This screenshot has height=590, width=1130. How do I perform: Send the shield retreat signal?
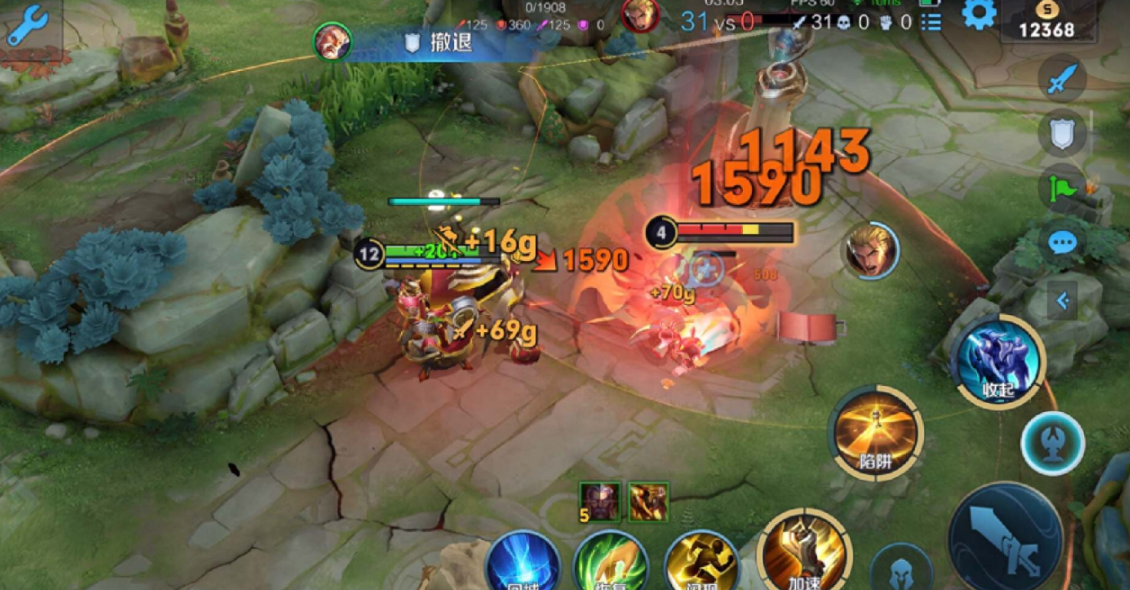[x=1061, y=133]
